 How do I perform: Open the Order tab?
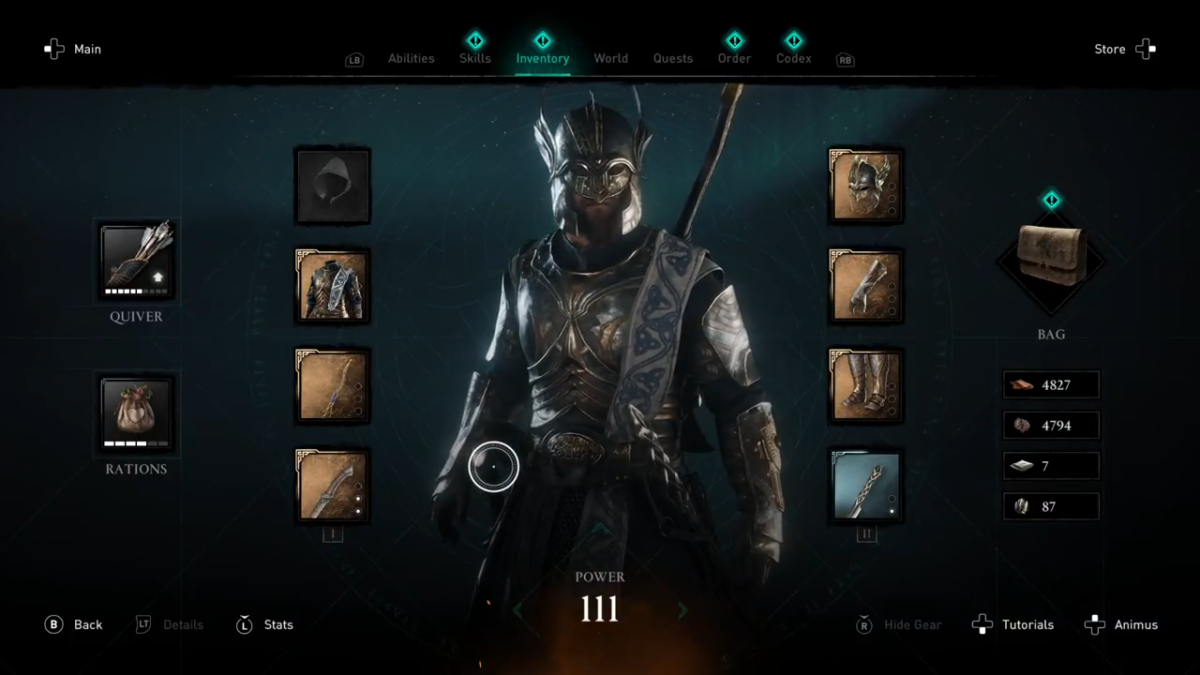(734, 58)
